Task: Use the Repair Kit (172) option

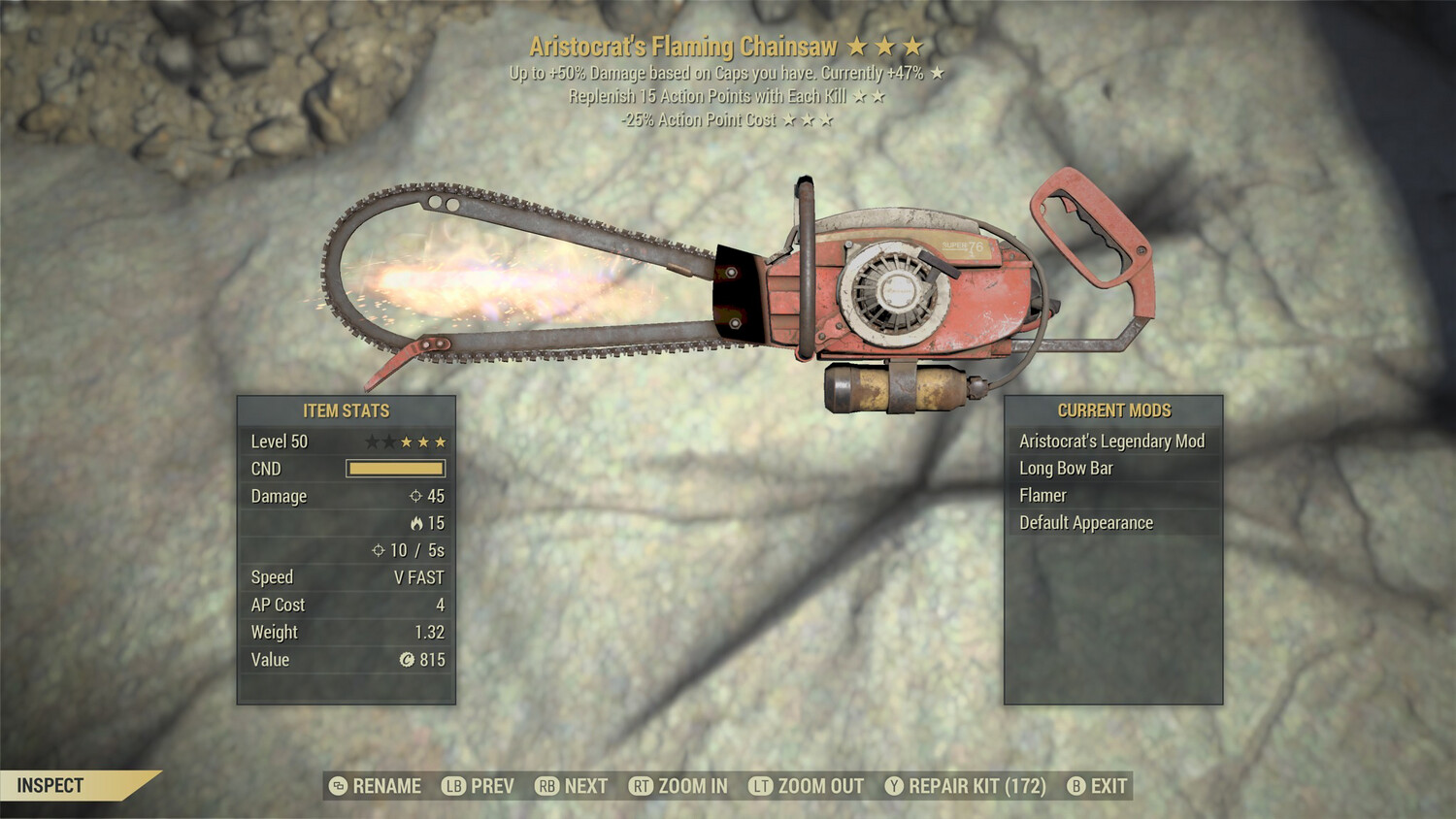Action: pos(966,786)
